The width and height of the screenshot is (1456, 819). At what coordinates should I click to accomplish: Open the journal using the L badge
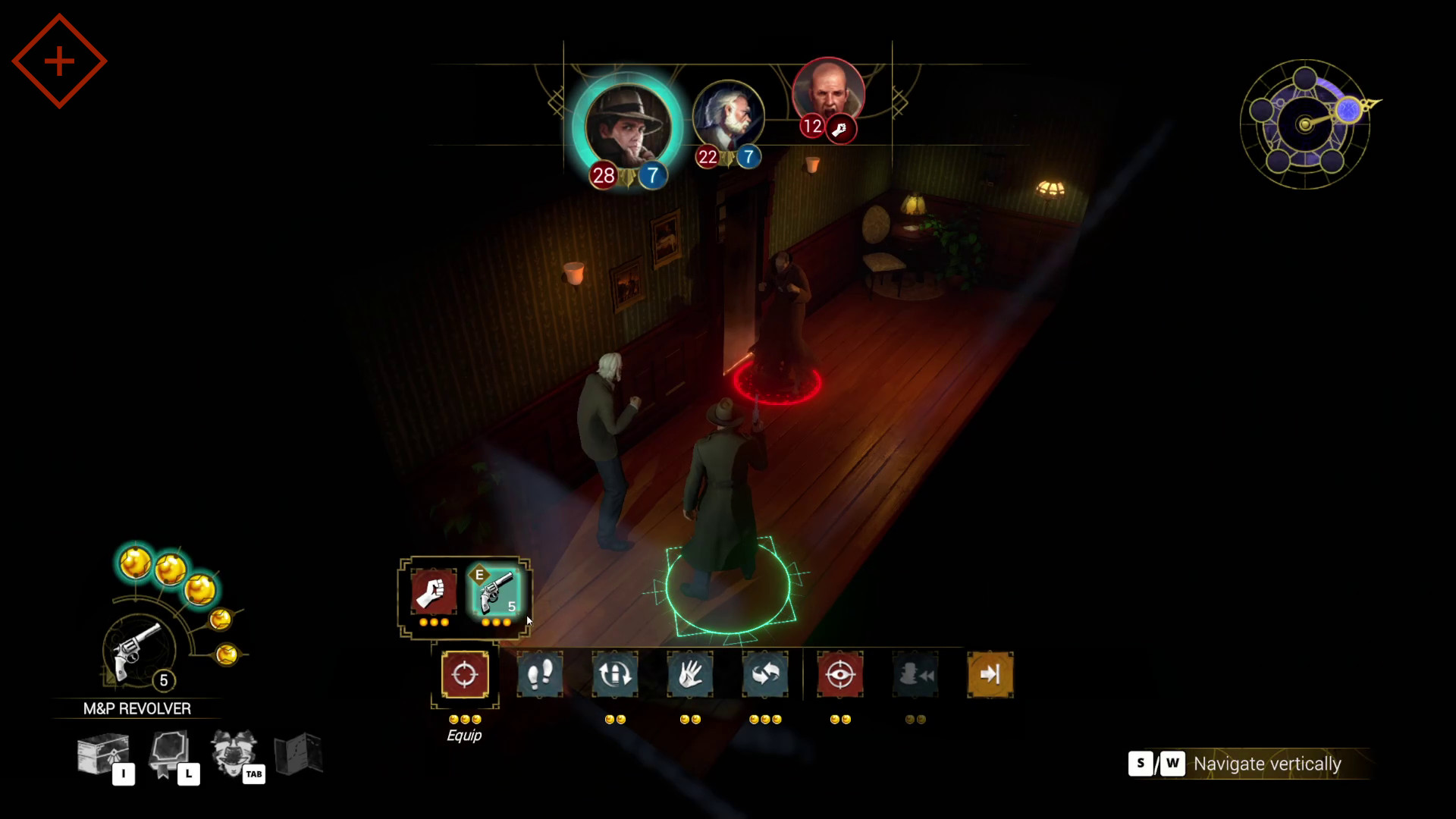pyautogui.click(x=188, y=775)
